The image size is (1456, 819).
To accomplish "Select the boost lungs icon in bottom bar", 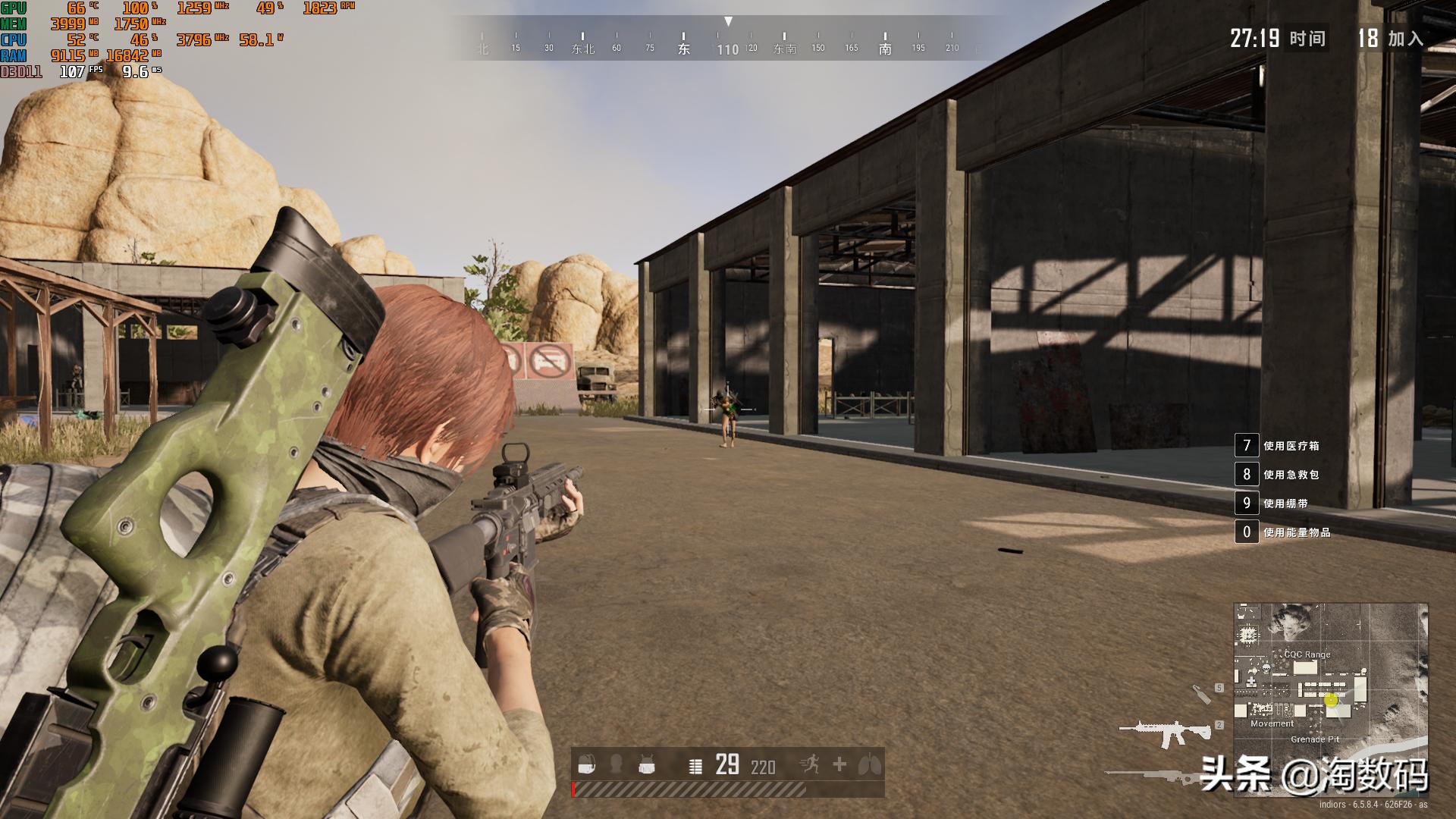I will click(871, 764).
